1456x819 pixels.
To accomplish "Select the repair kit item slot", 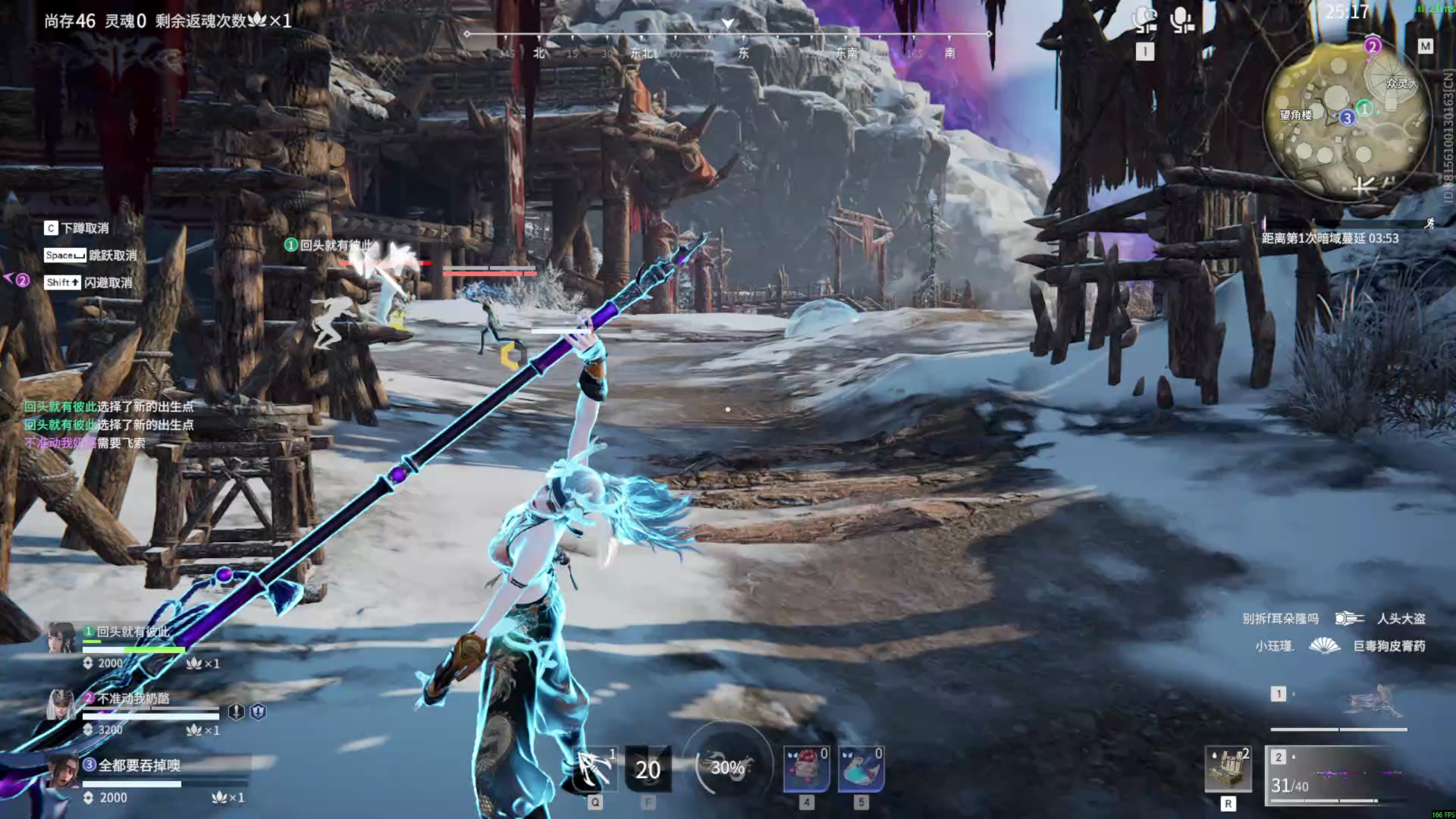I will tap(1228, 770).
